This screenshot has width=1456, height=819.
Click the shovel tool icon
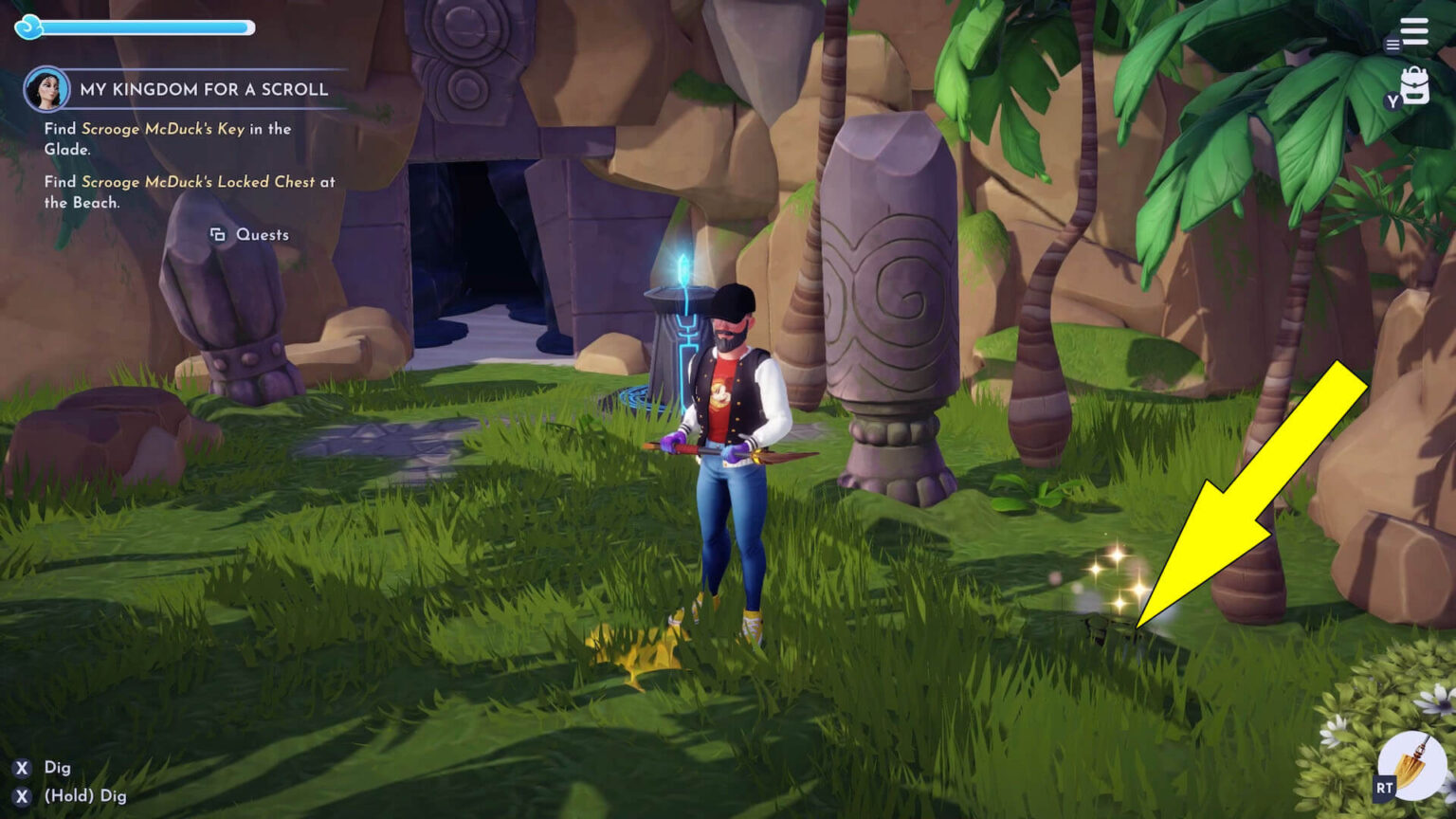click(1410, 765)
